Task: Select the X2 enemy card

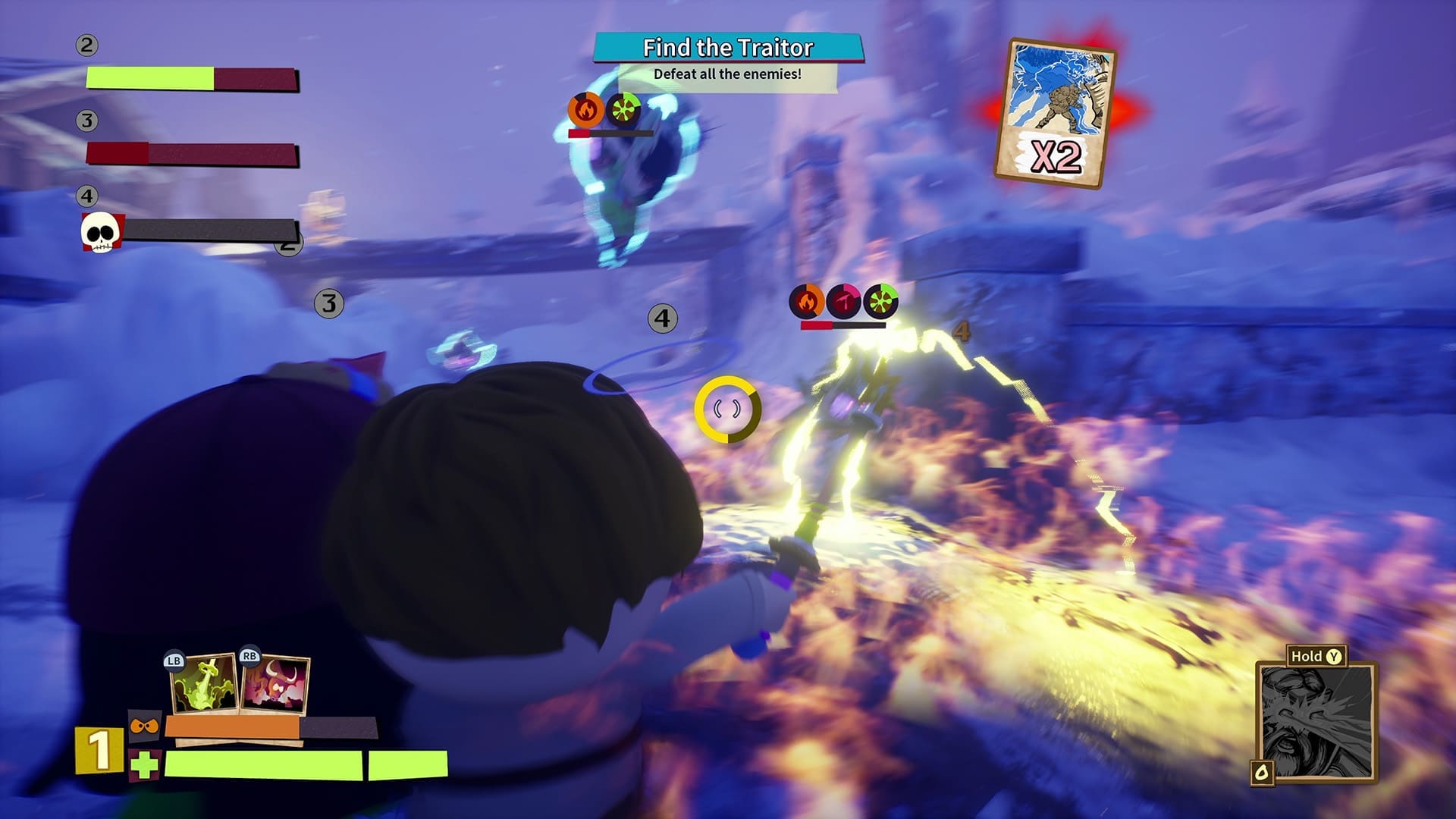Action: [1056, 114]
